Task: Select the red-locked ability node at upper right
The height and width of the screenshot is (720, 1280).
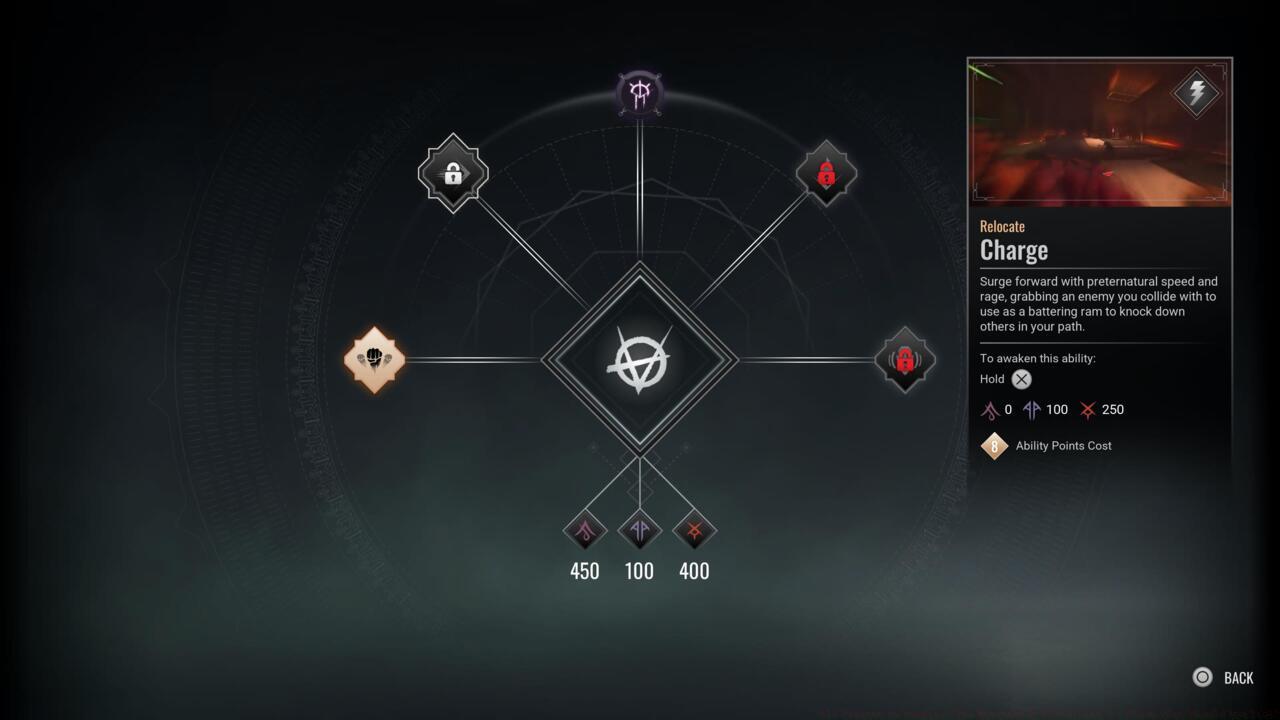Action: click(827, 175)
